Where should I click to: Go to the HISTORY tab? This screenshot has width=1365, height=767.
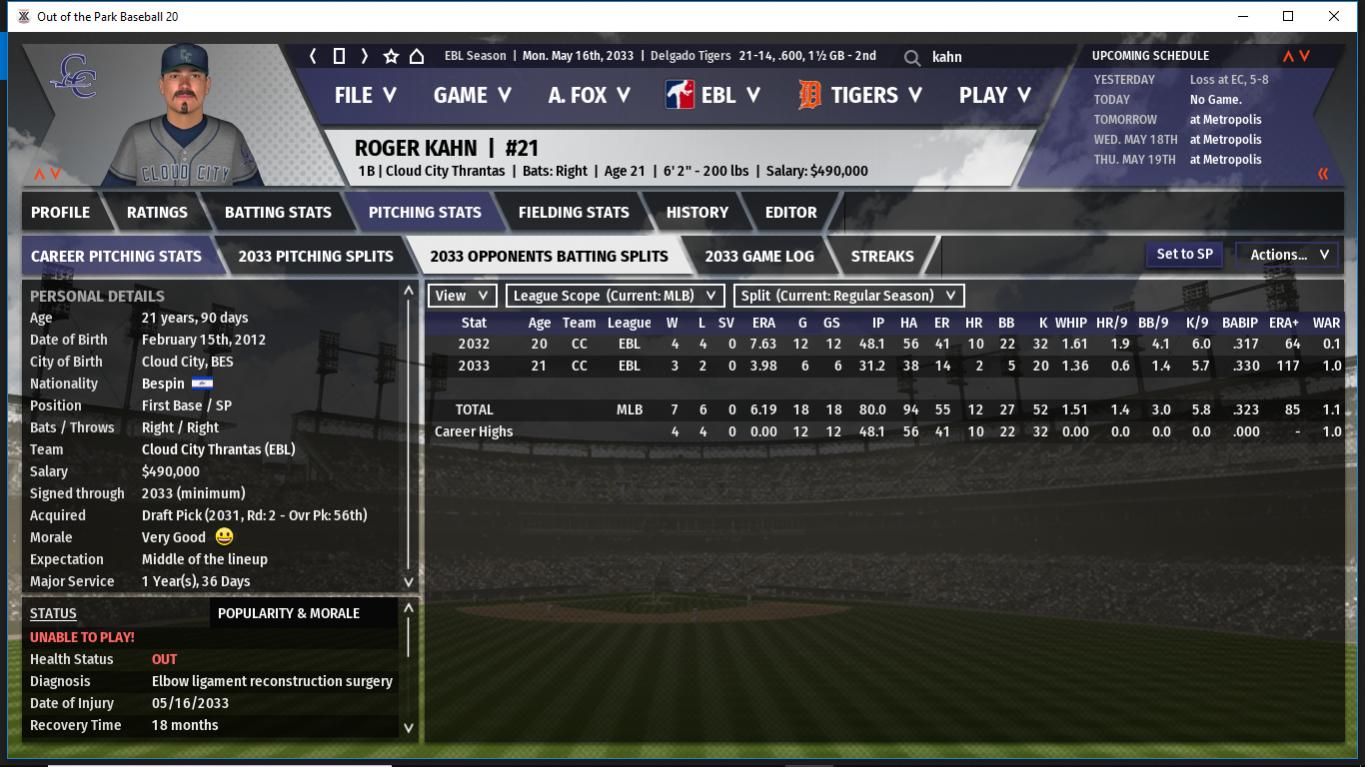click(x=697, y=212)
